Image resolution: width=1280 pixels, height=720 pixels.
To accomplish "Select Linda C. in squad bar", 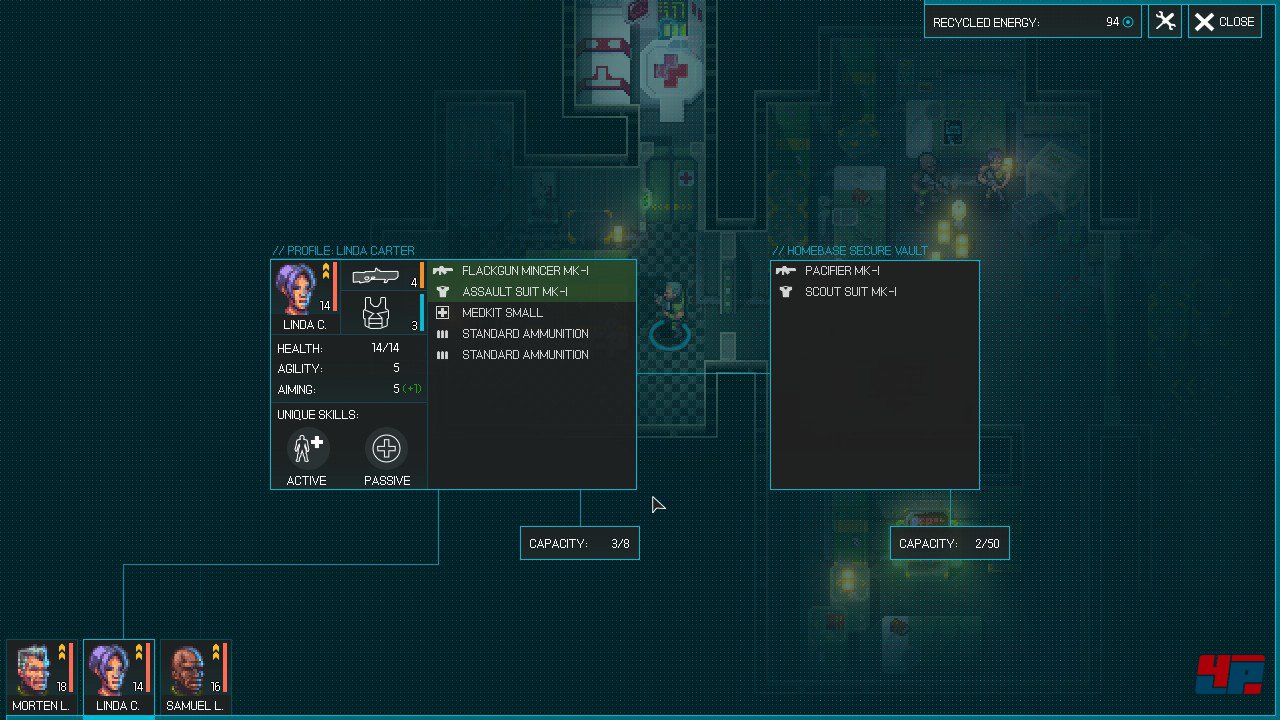I will [118, 677].
